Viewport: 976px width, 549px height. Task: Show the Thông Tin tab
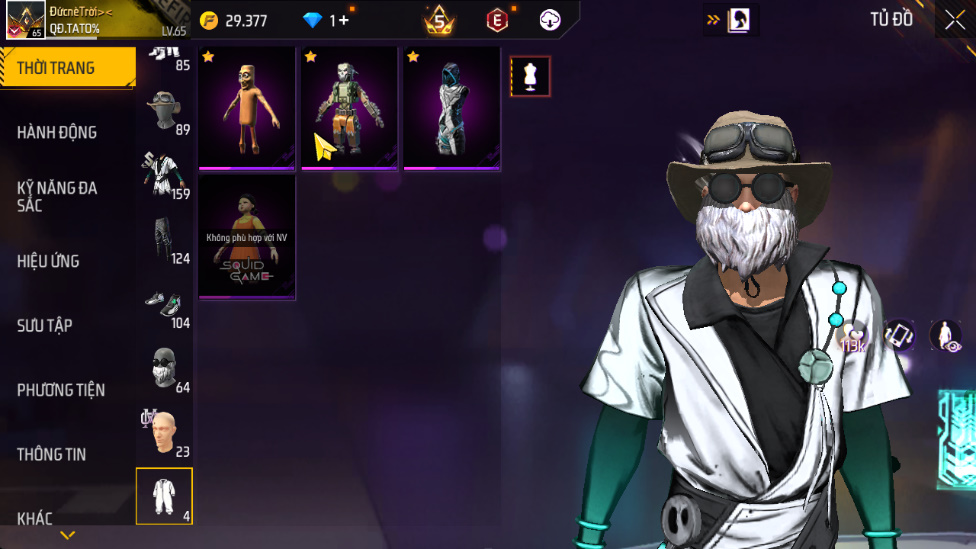(x=51, y=454)
